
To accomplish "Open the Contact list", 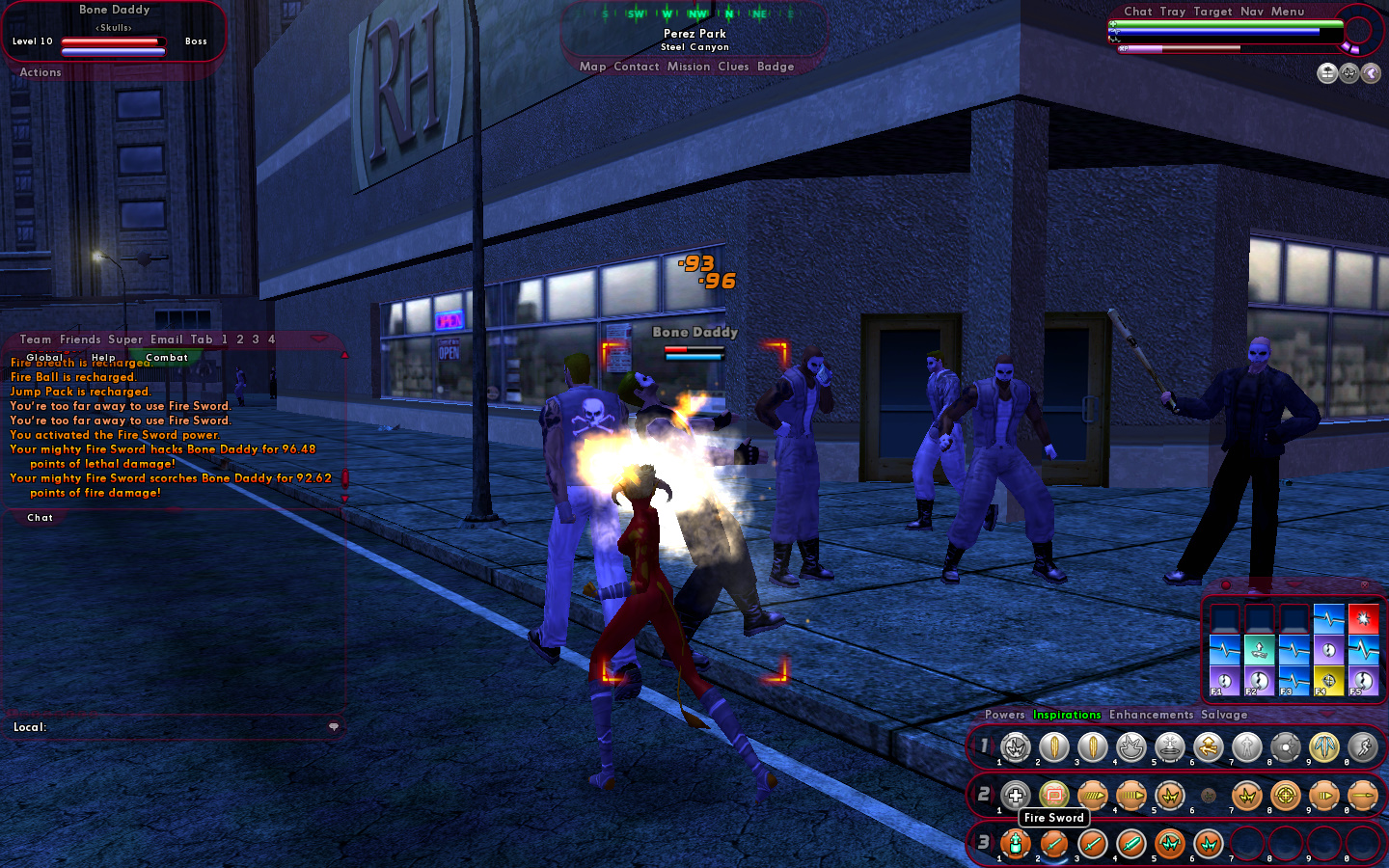I will [x=637, y=67].
